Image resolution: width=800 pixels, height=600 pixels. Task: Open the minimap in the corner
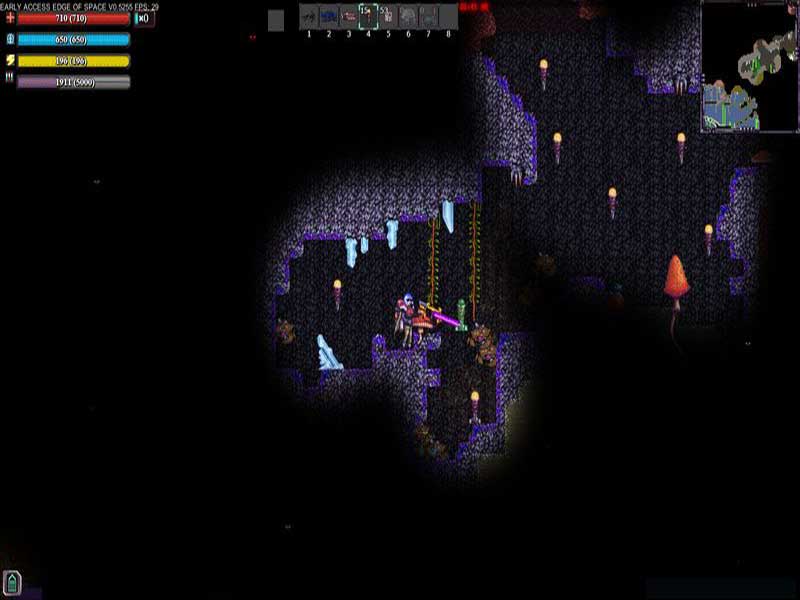click(749, 67)
